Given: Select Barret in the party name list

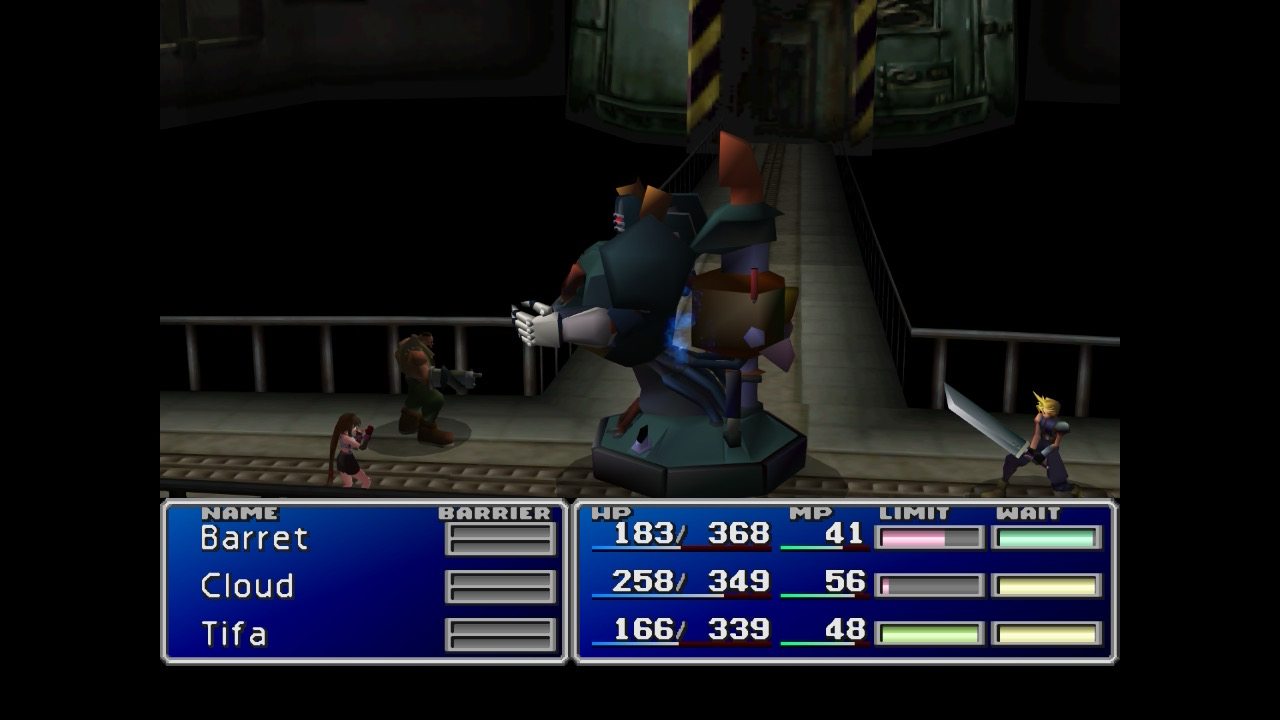Looking at the screenshot, I should click(254, 538).
